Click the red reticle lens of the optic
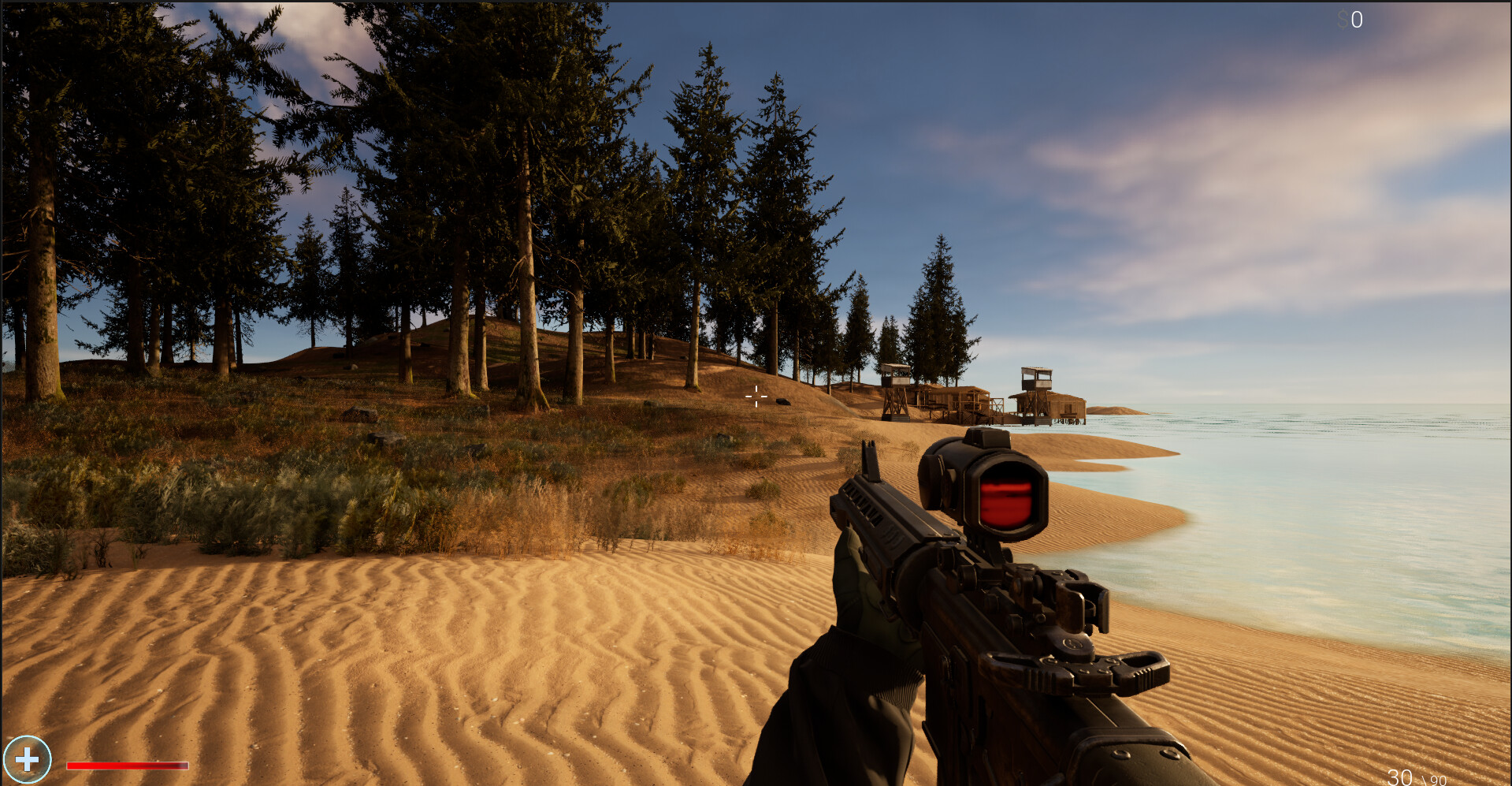This screenshot has width=1512, height=786. pos(1006,497)
